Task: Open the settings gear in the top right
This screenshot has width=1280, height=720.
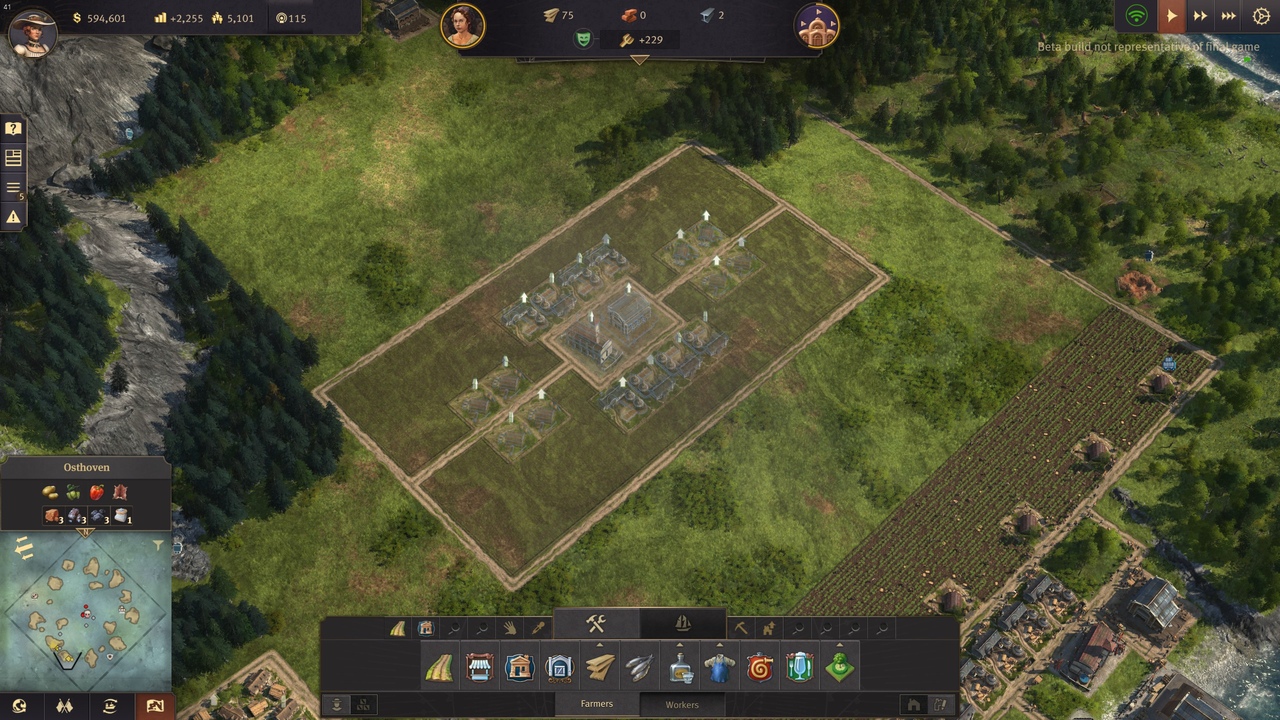Action: (1261, 17)
